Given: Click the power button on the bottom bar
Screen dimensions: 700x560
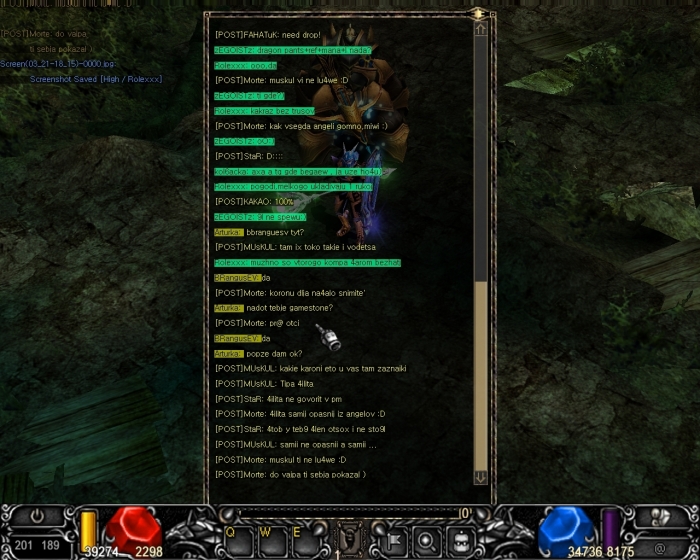Looking at the screenshot, I should [37, 517].
